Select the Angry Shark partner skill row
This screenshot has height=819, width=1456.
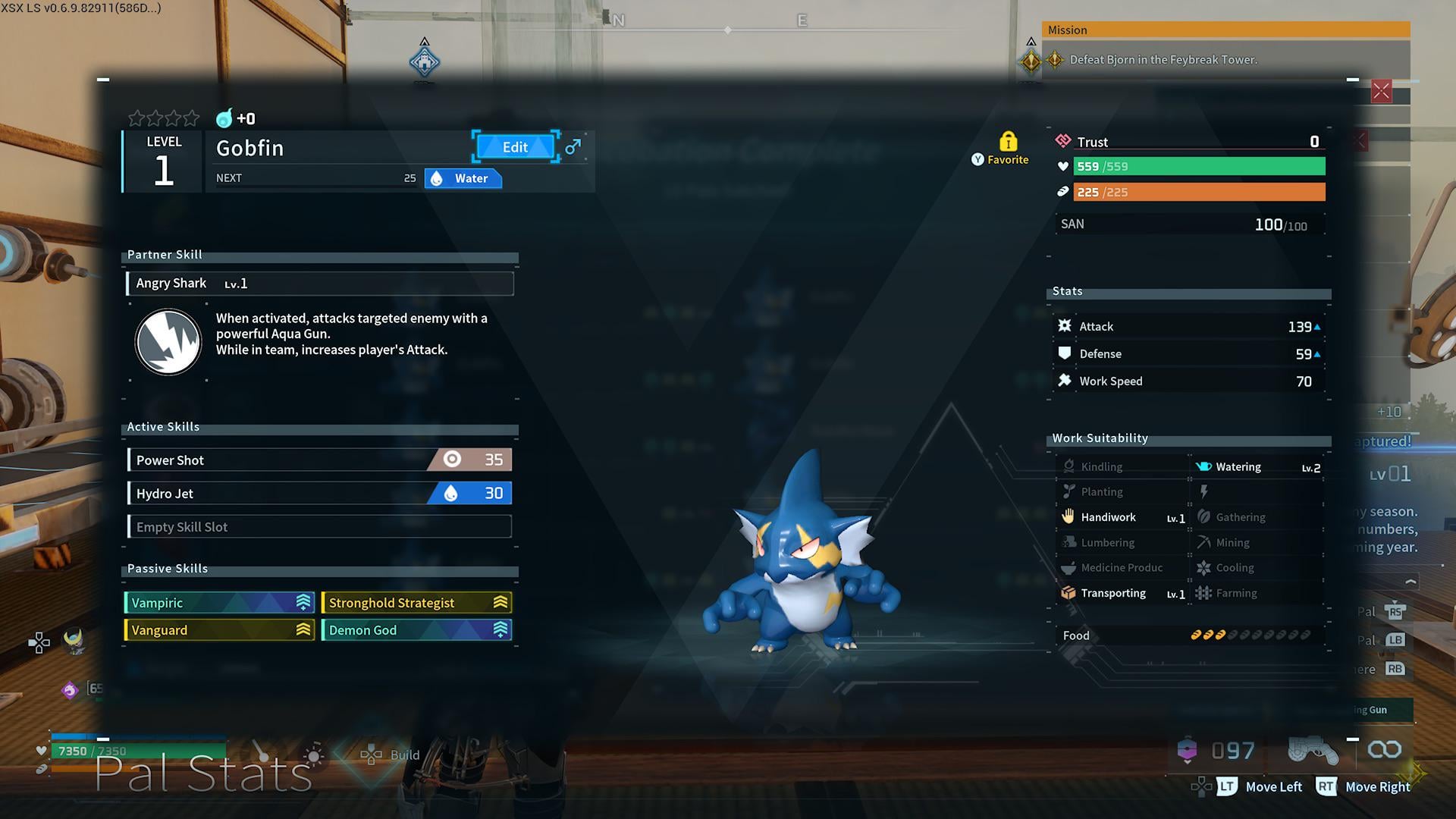(x=319, y=283)
